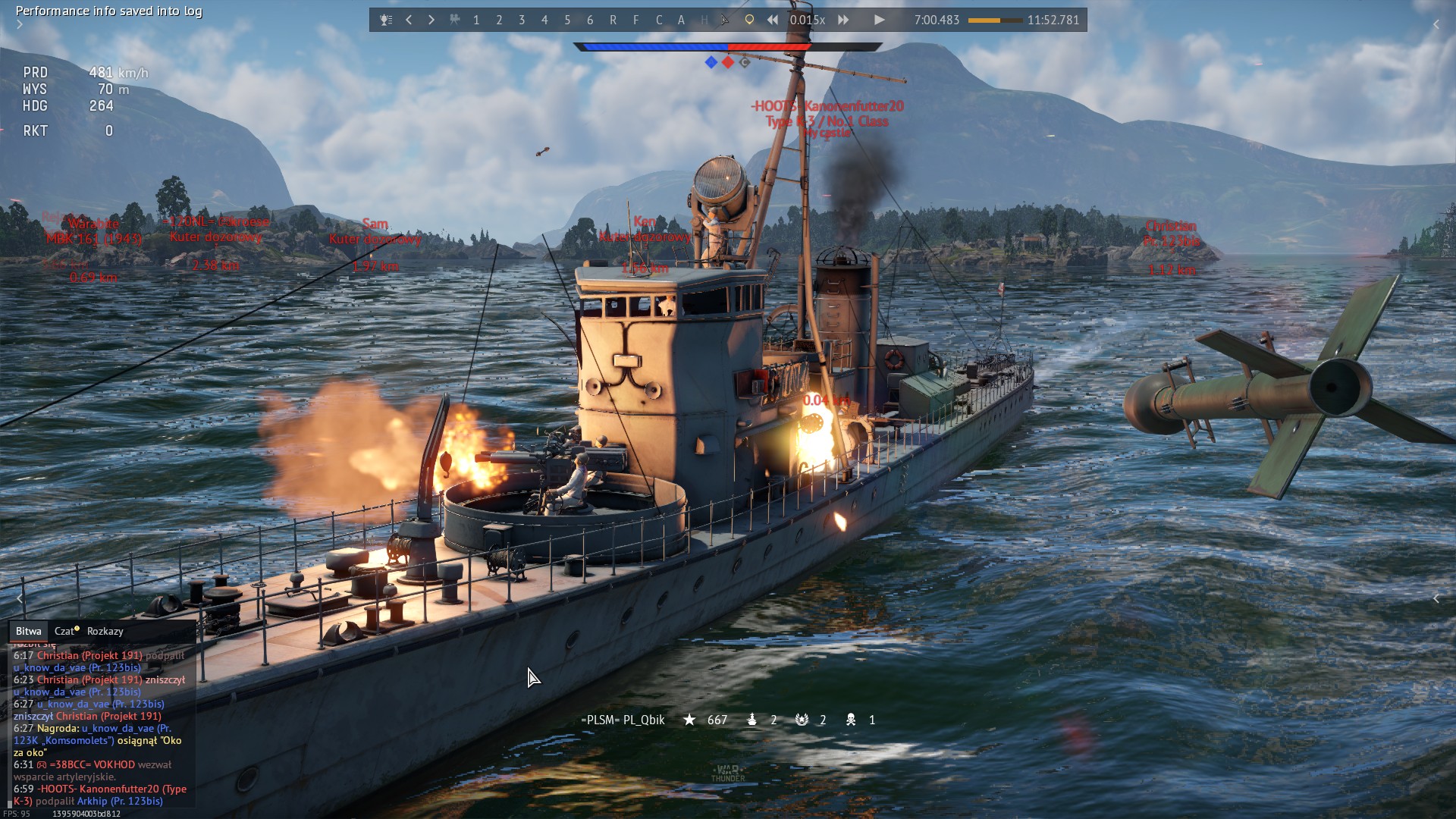Select camera preset 1
The width and height of the screenshot is (1456, 819).
click(476, 20)
